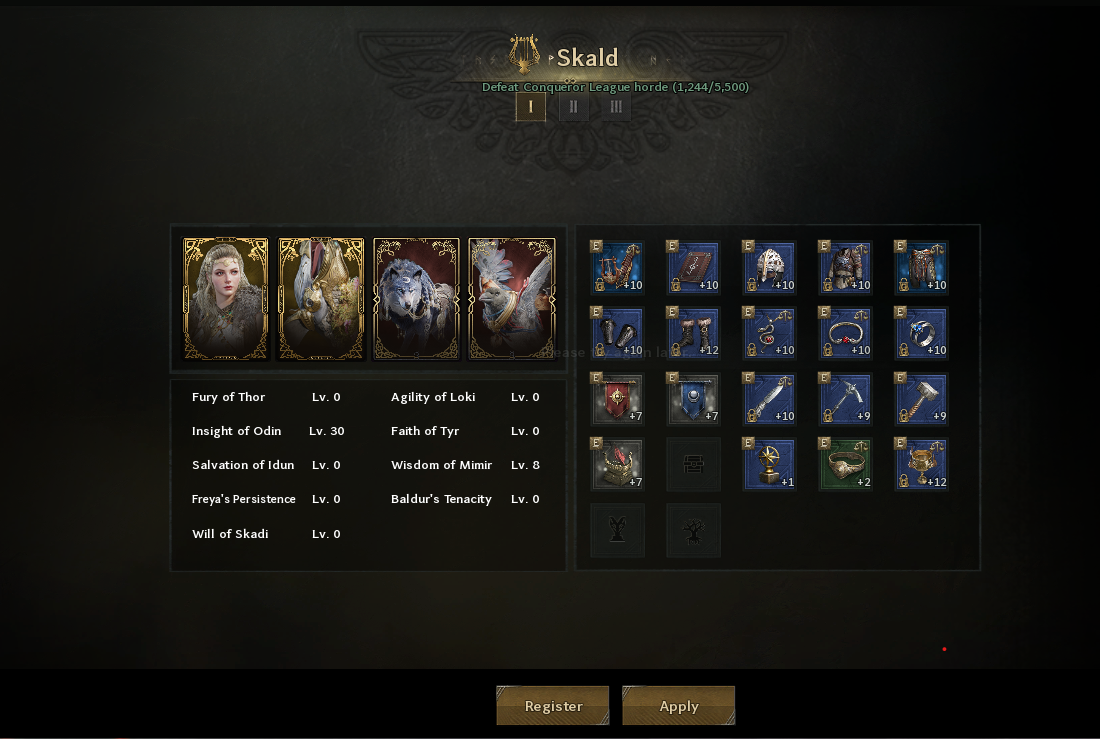Choose the blue banner +7 slot
This screenshot has width=1100, height=739.
pos(694,399)
